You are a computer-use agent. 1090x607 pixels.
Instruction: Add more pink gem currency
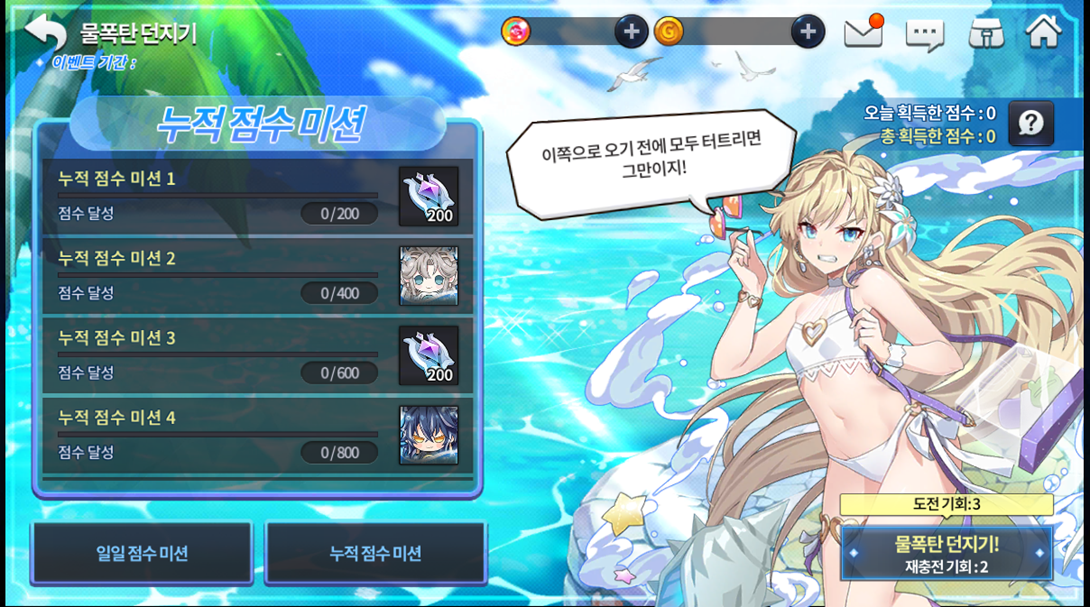pos(630,32)
